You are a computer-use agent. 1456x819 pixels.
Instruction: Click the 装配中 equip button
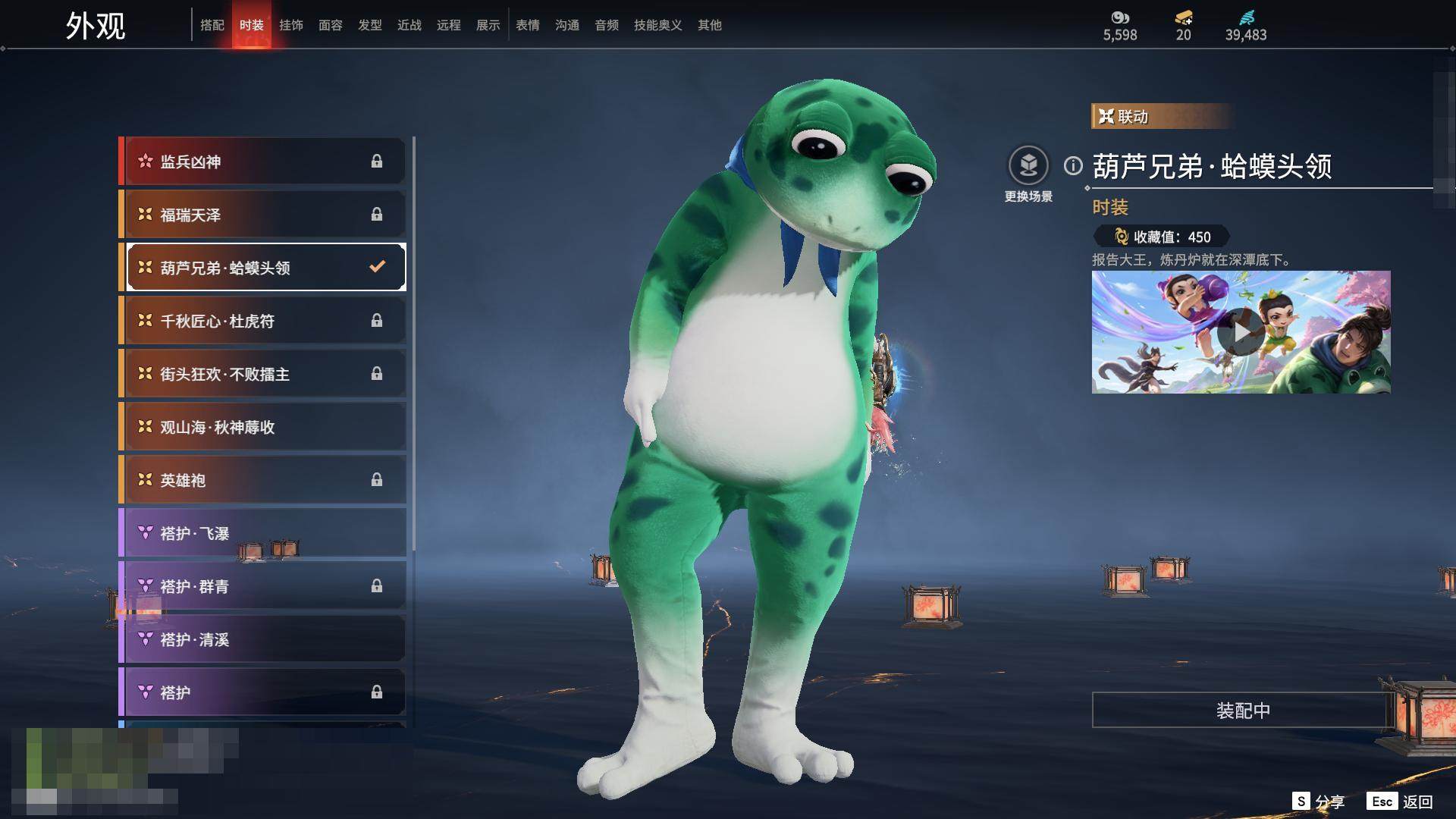pos(1242,711)
